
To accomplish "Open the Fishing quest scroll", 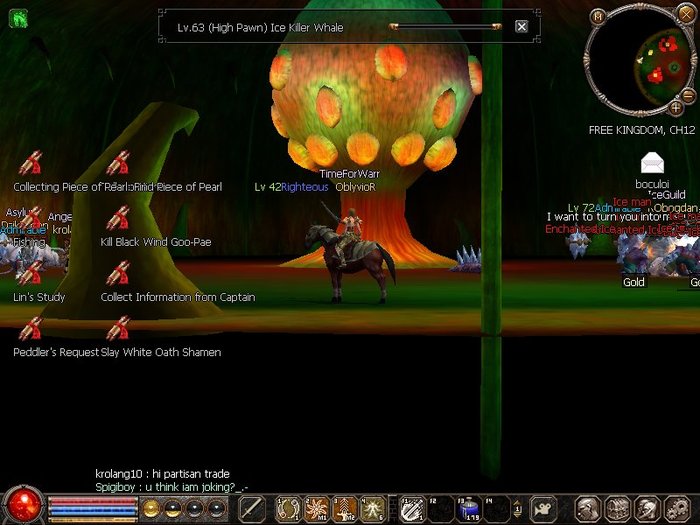I will point(31,220).
